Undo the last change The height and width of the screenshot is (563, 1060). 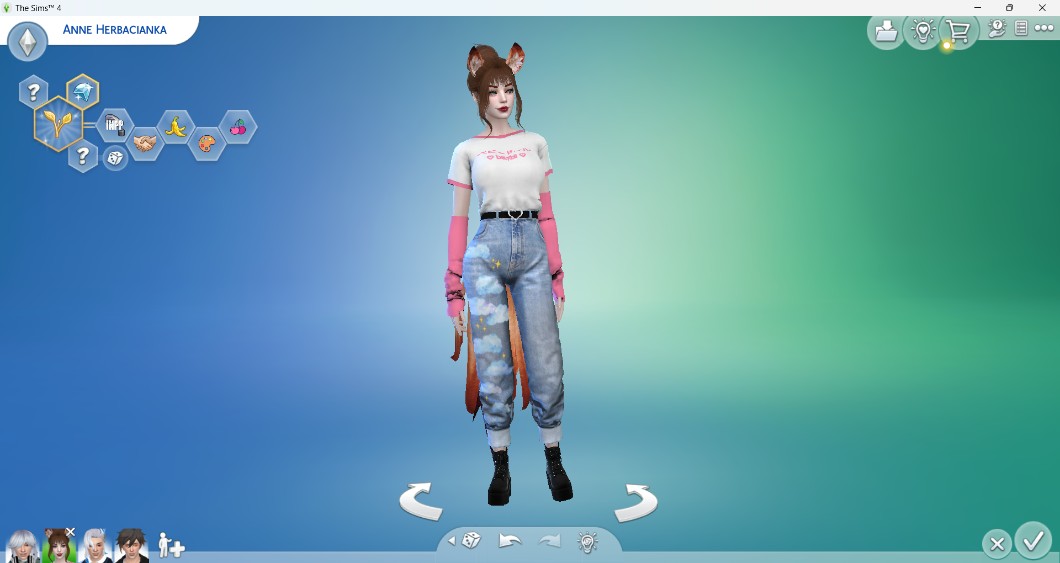tap(510, 541)
